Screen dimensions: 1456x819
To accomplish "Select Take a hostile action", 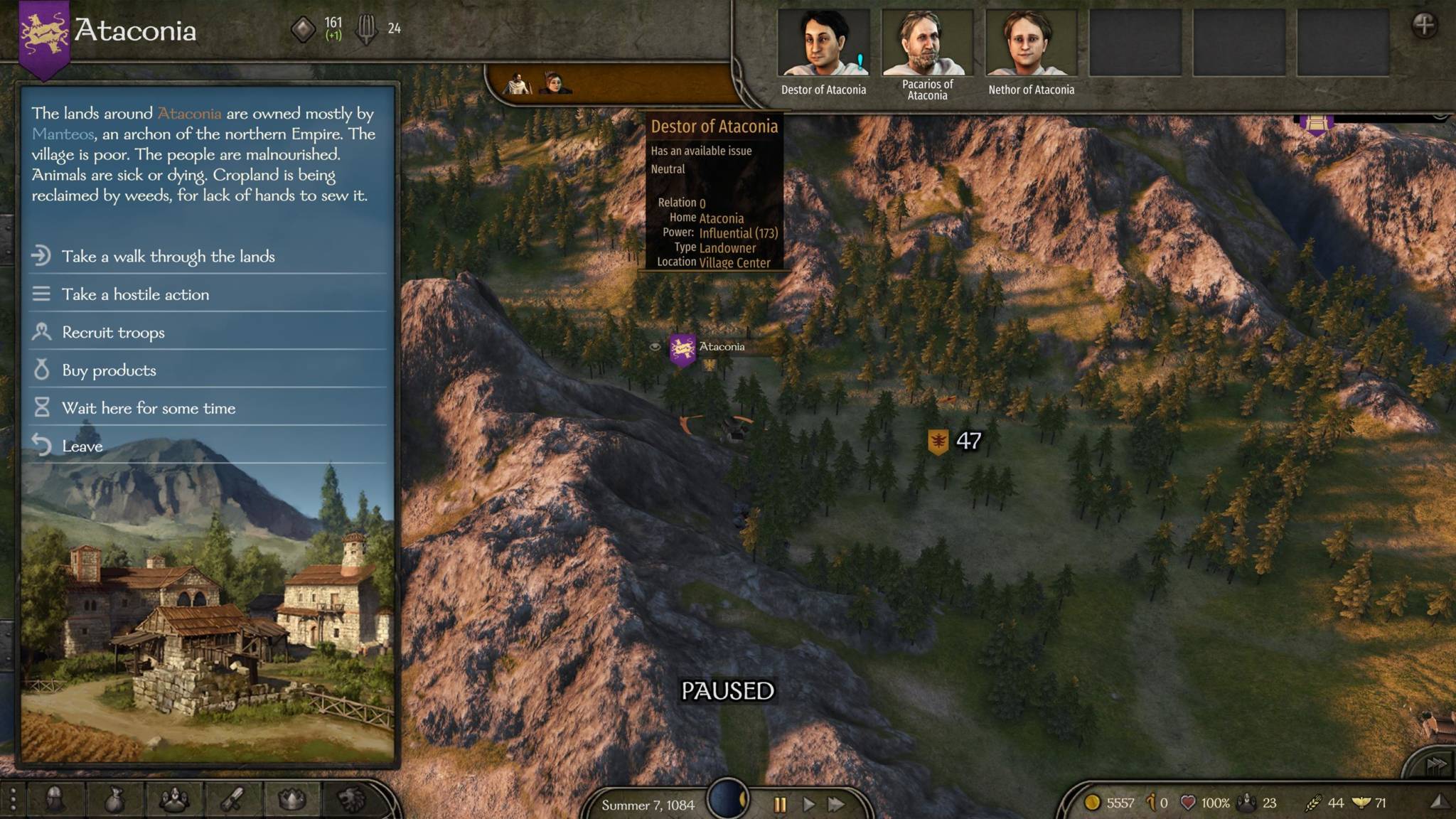I will click(x=135, y=294).
